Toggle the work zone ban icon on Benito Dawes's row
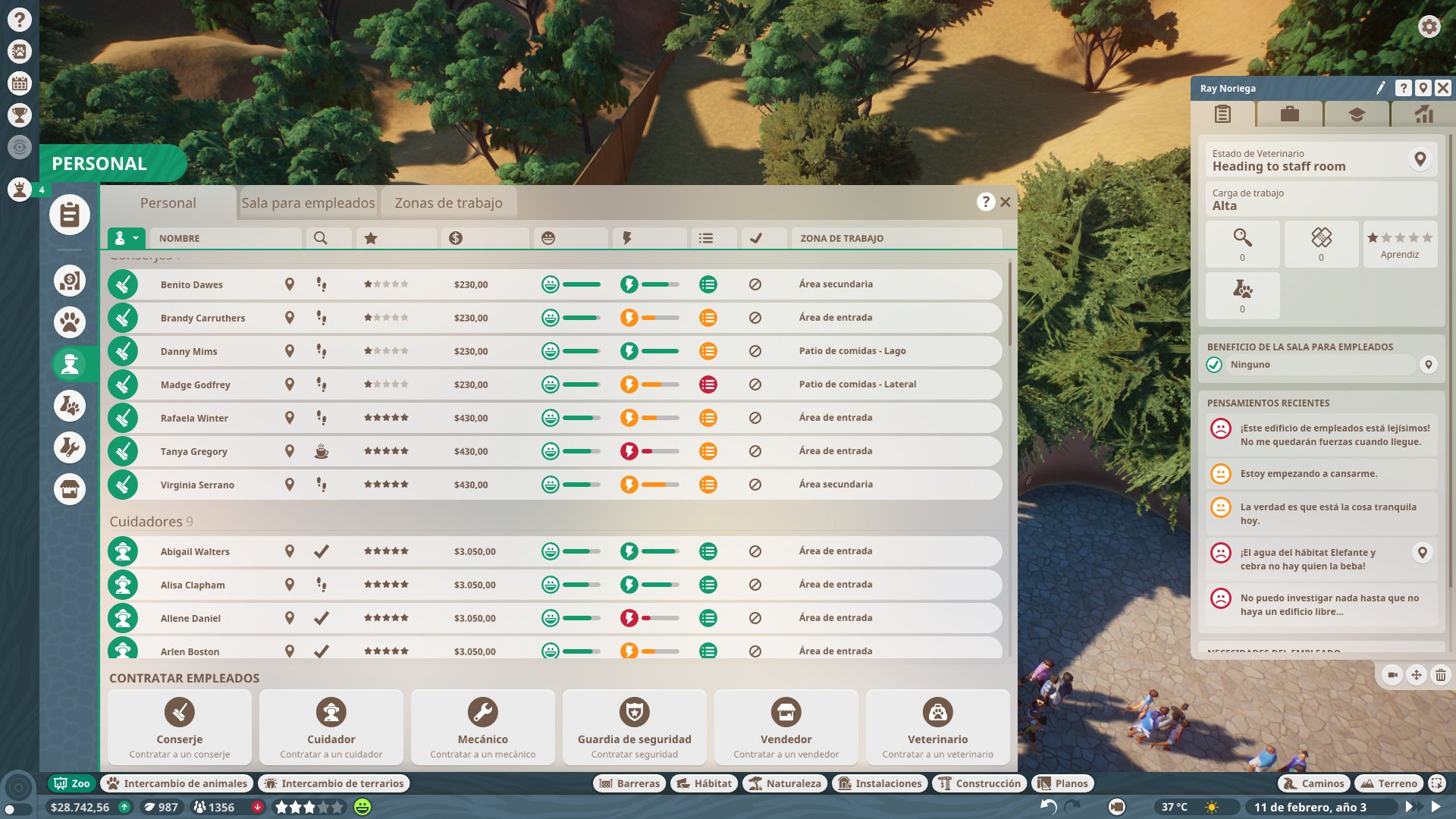1456x819 pixels. tap(755, 284)
